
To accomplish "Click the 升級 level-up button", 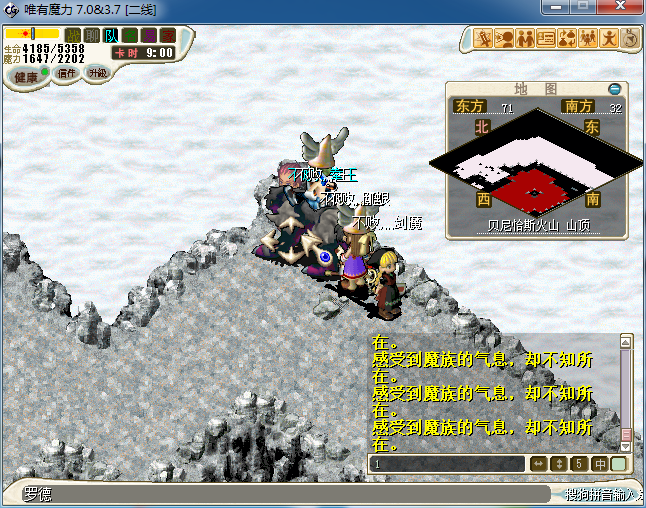I will [x=98, y=74].
